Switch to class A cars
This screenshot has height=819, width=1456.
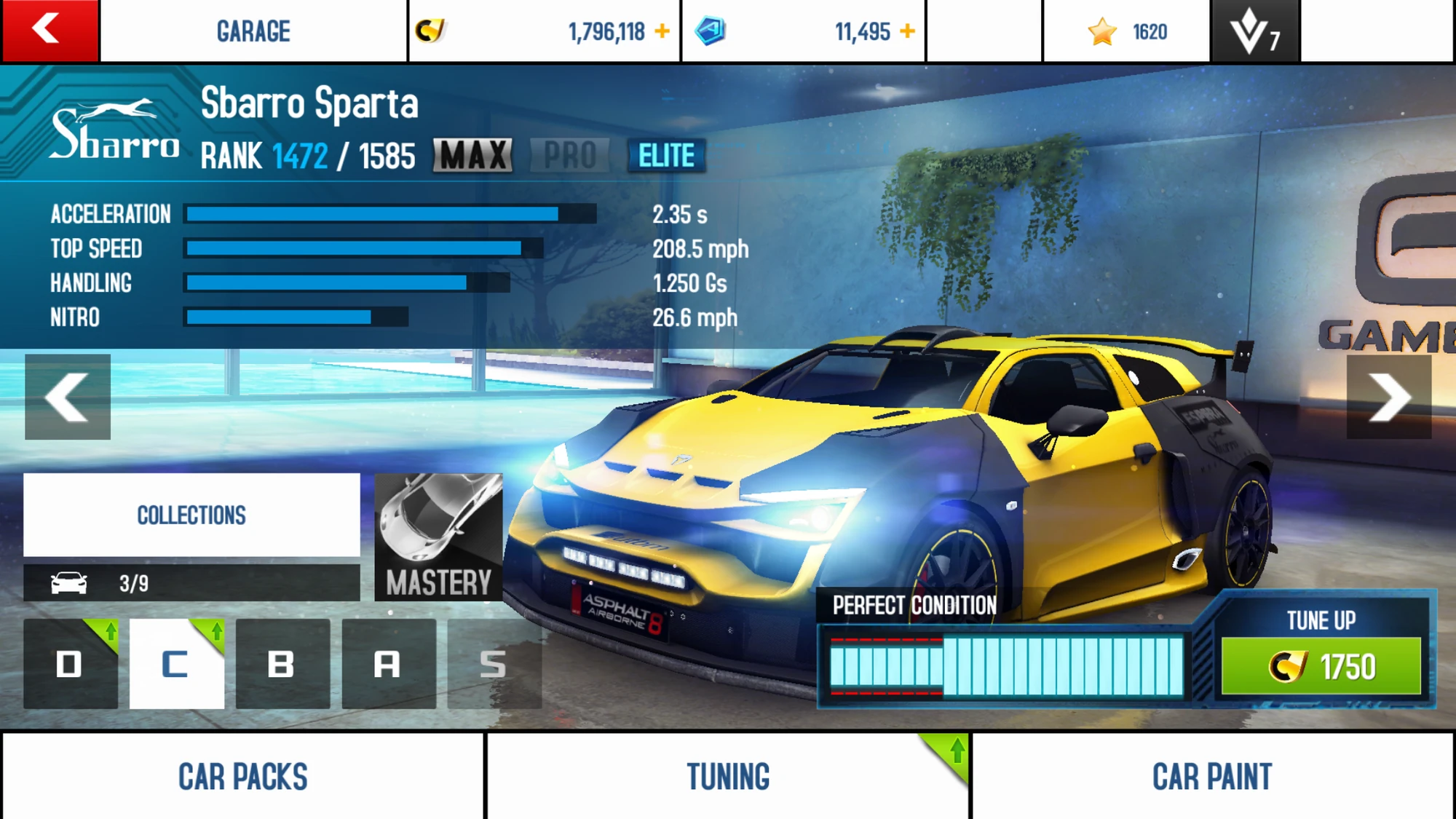(389, 663)
